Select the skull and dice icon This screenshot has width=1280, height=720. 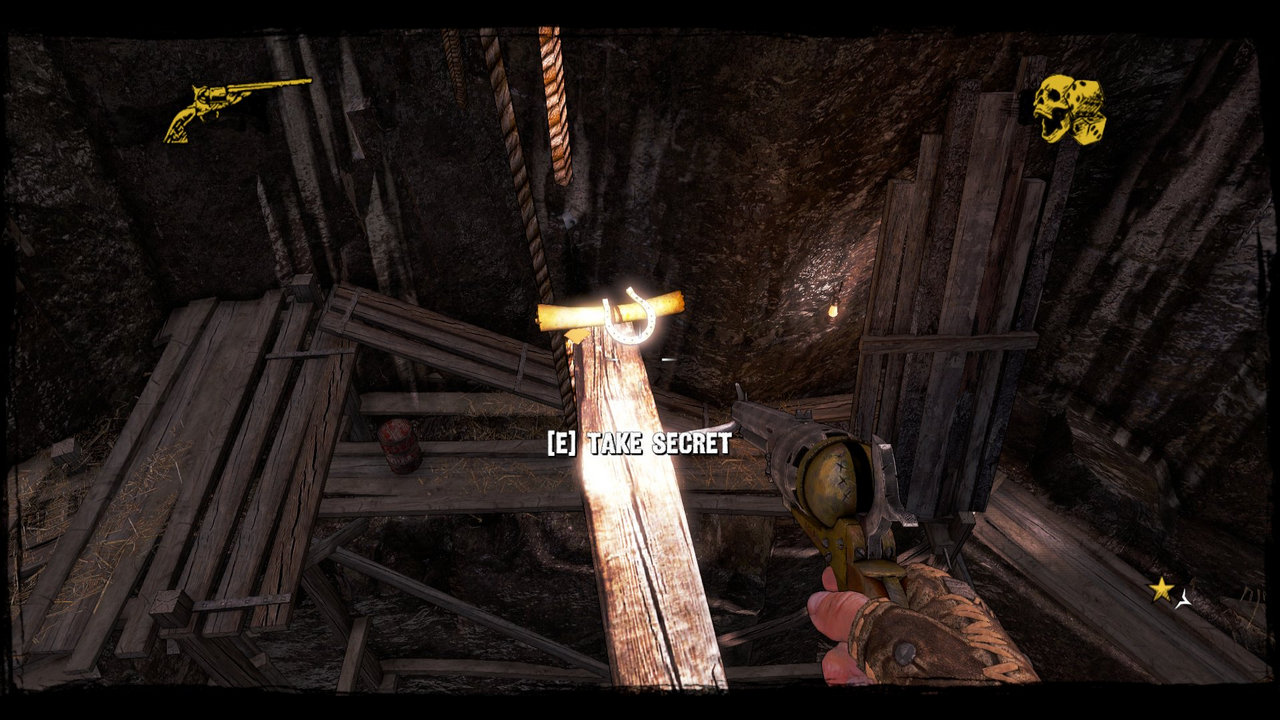[x=1069, y=109]
